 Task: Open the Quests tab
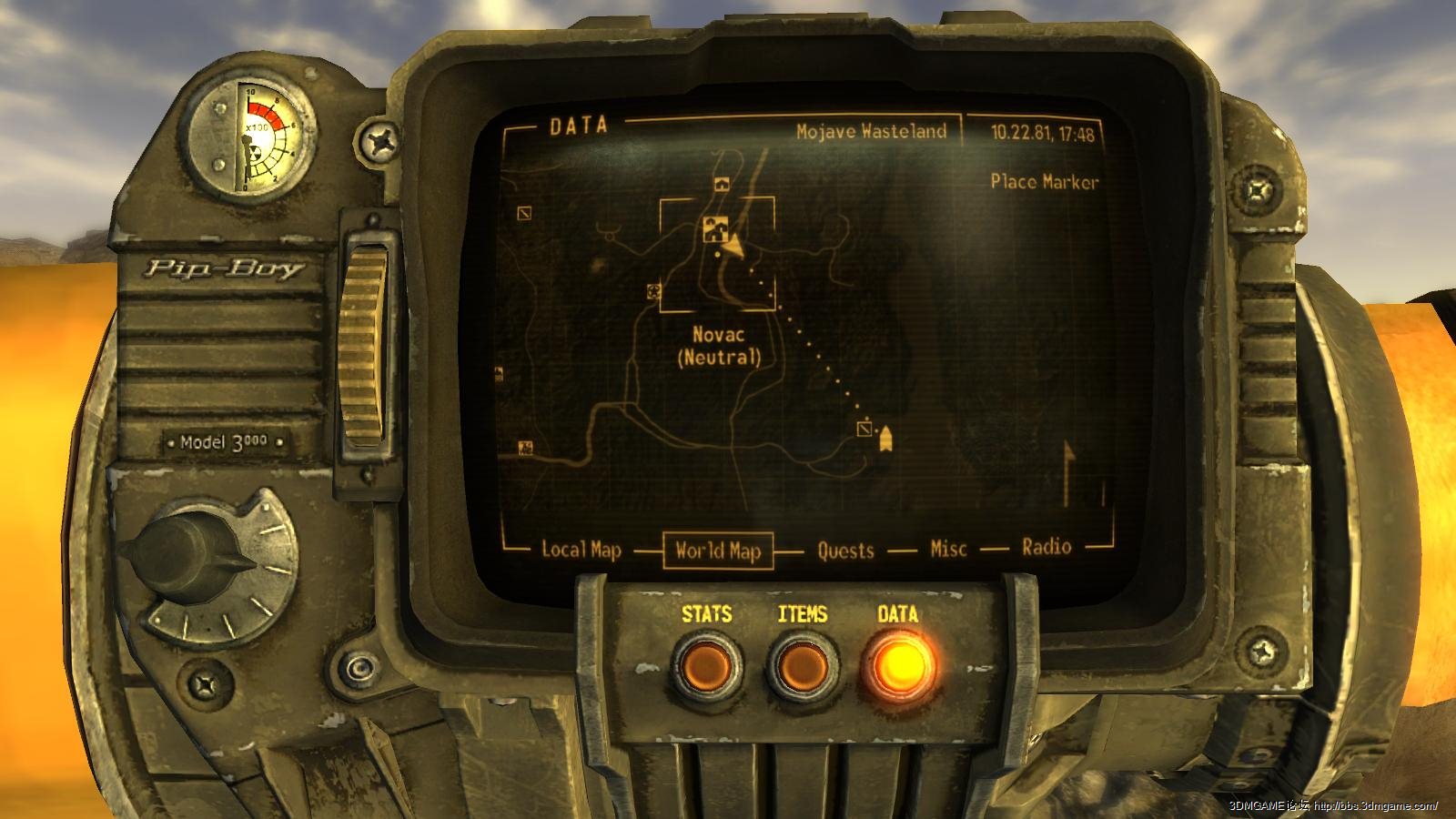pyautogui.click(x=845, y=551)
